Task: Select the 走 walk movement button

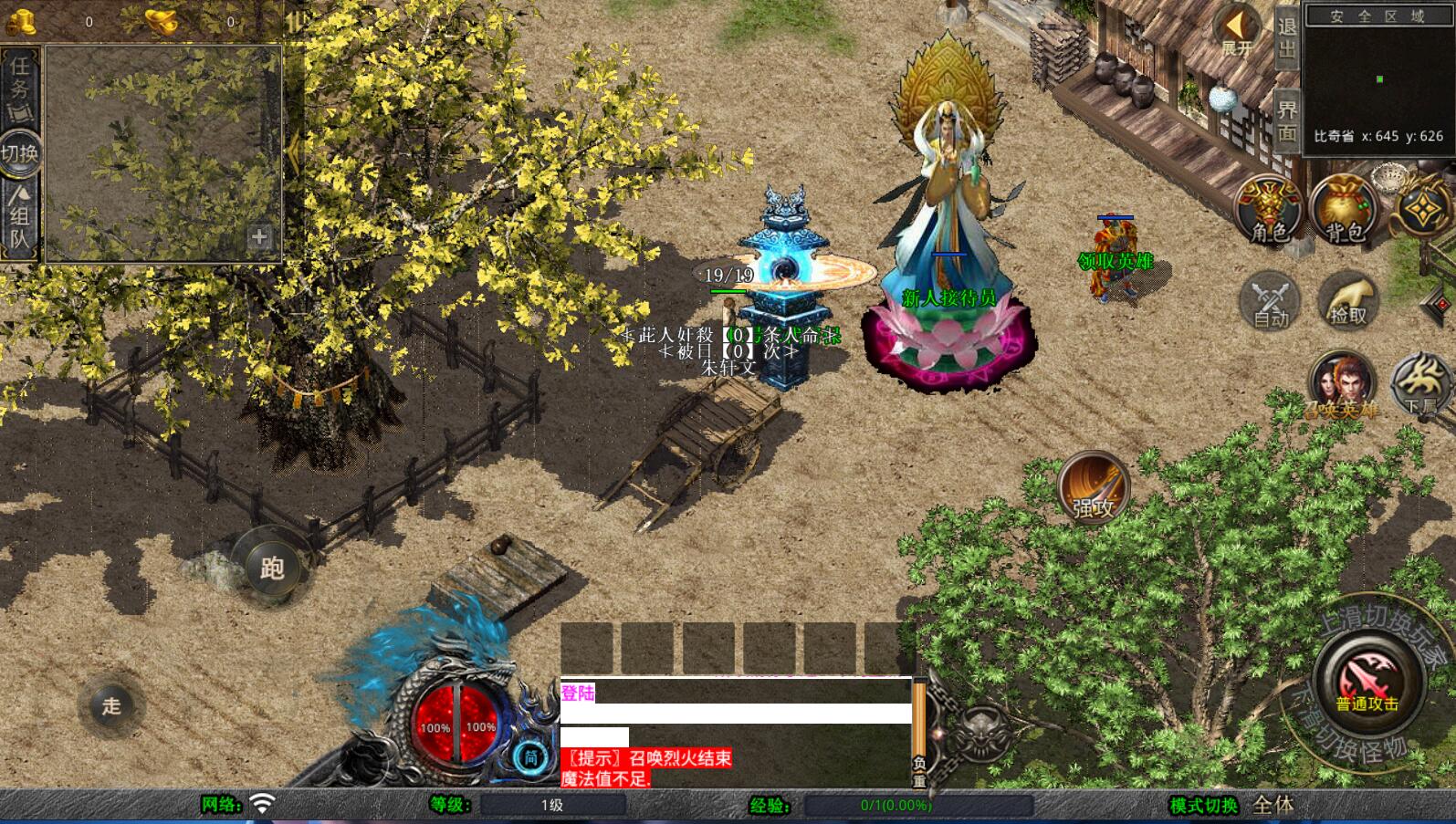Action: point(110,705)
